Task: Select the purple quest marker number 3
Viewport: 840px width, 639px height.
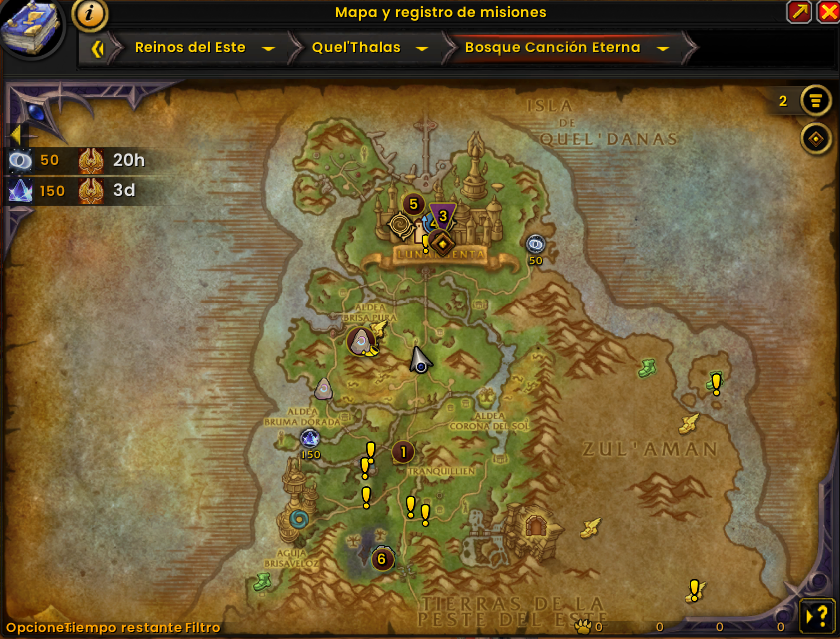Action: (443, 213)
